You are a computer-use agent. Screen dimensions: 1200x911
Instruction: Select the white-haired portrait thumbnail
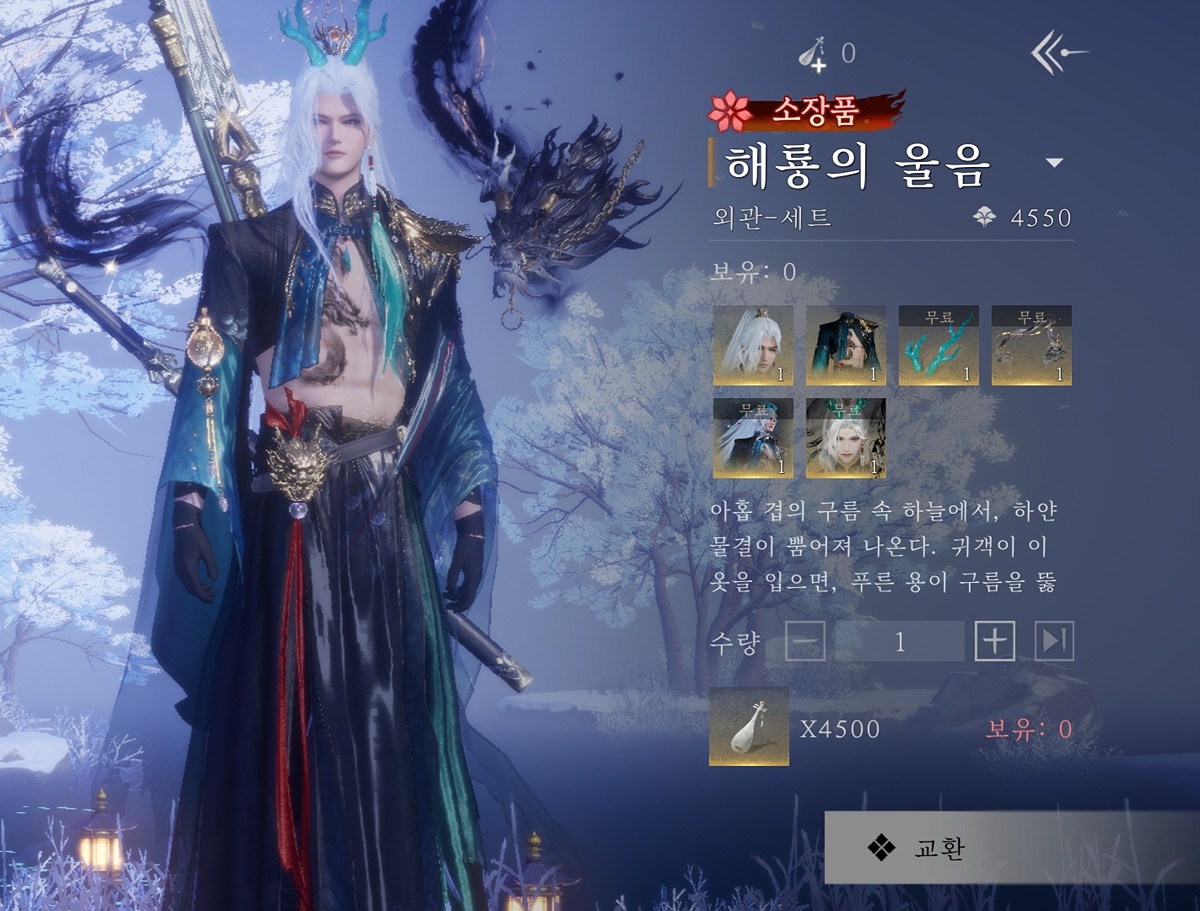pyautogui.click(x=846, y=438)
